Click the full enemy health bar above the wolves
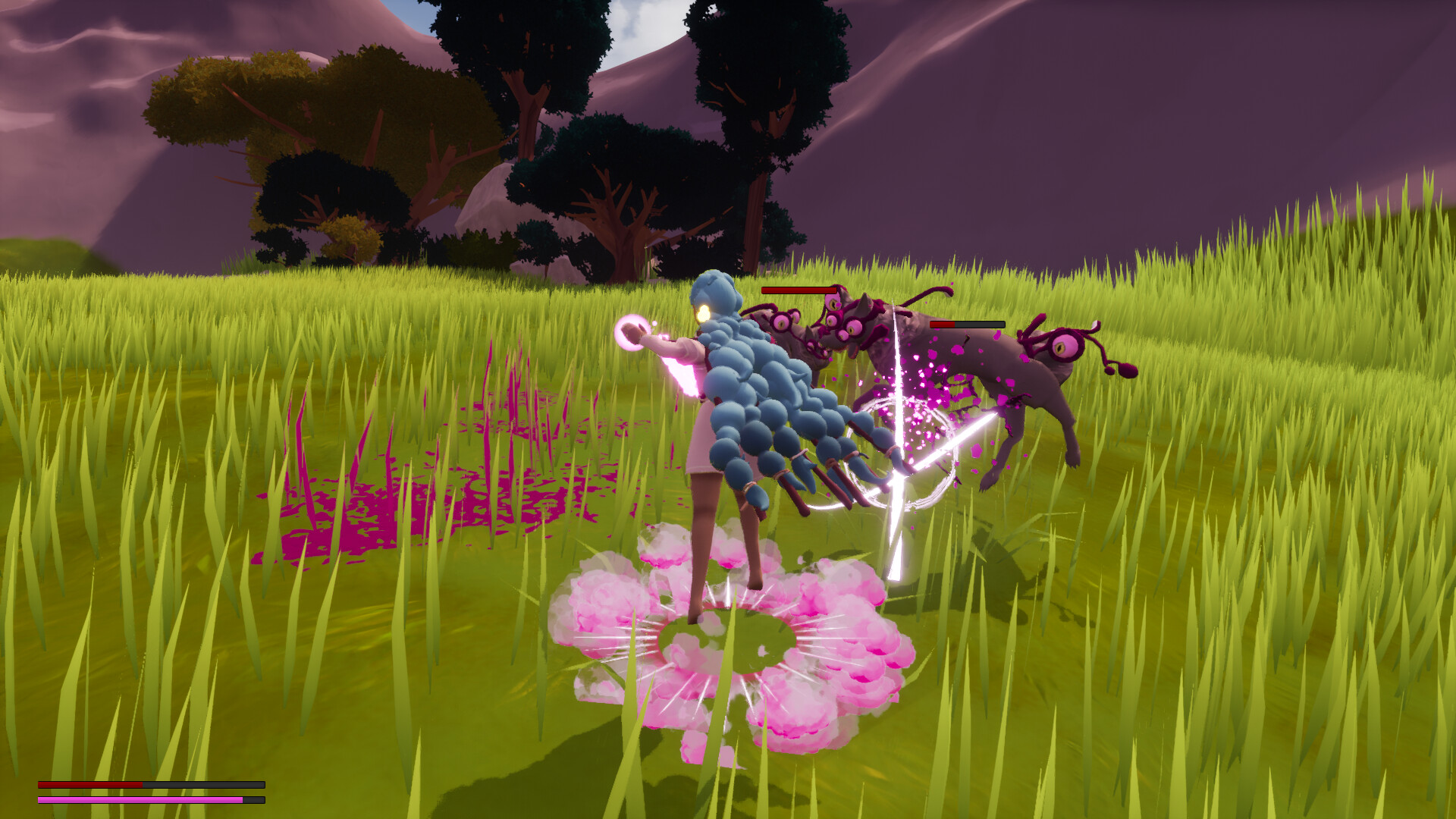 798,292
